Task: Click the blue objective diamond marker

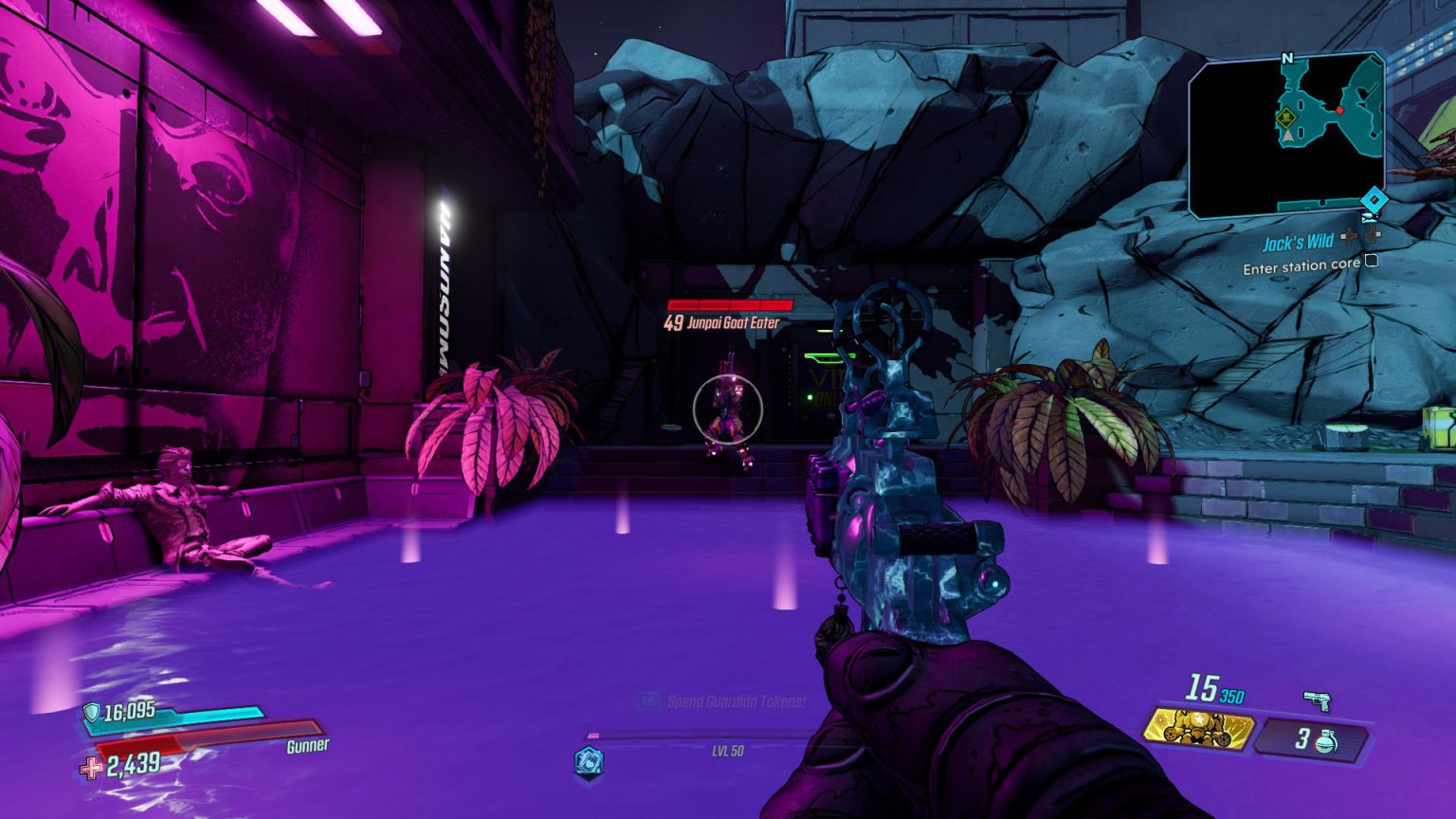Action: [x=1374, y=200]
